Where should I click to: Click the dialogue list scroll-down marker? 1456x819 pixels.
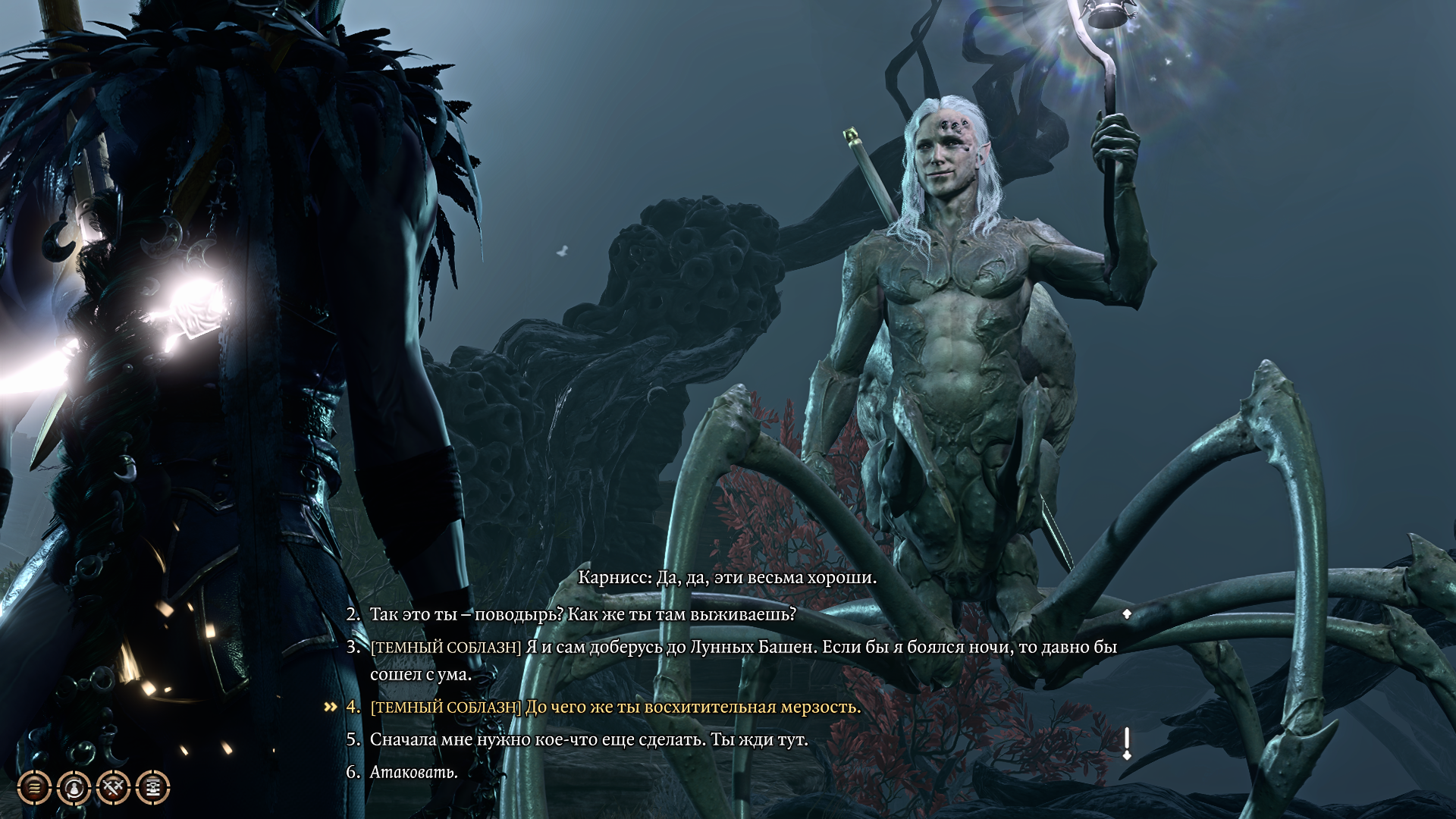[x=1127, y=743]
